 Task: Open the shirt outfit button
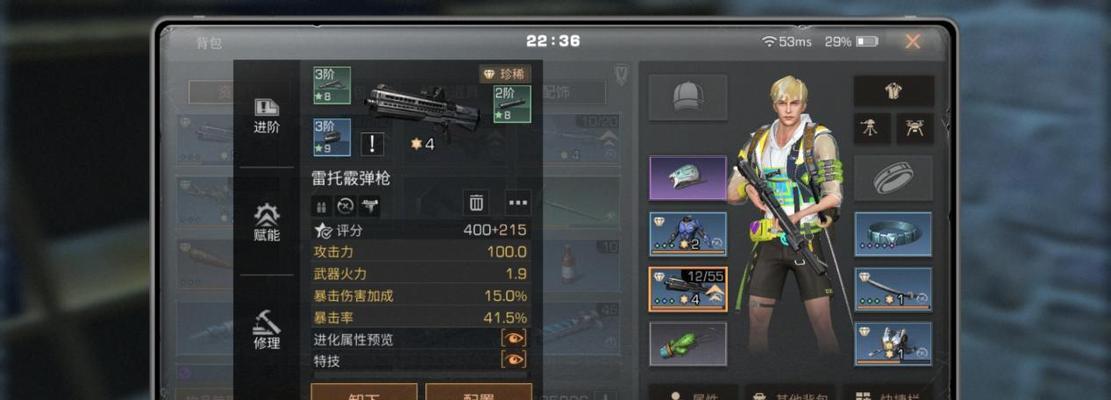click(x=893, y=91)
